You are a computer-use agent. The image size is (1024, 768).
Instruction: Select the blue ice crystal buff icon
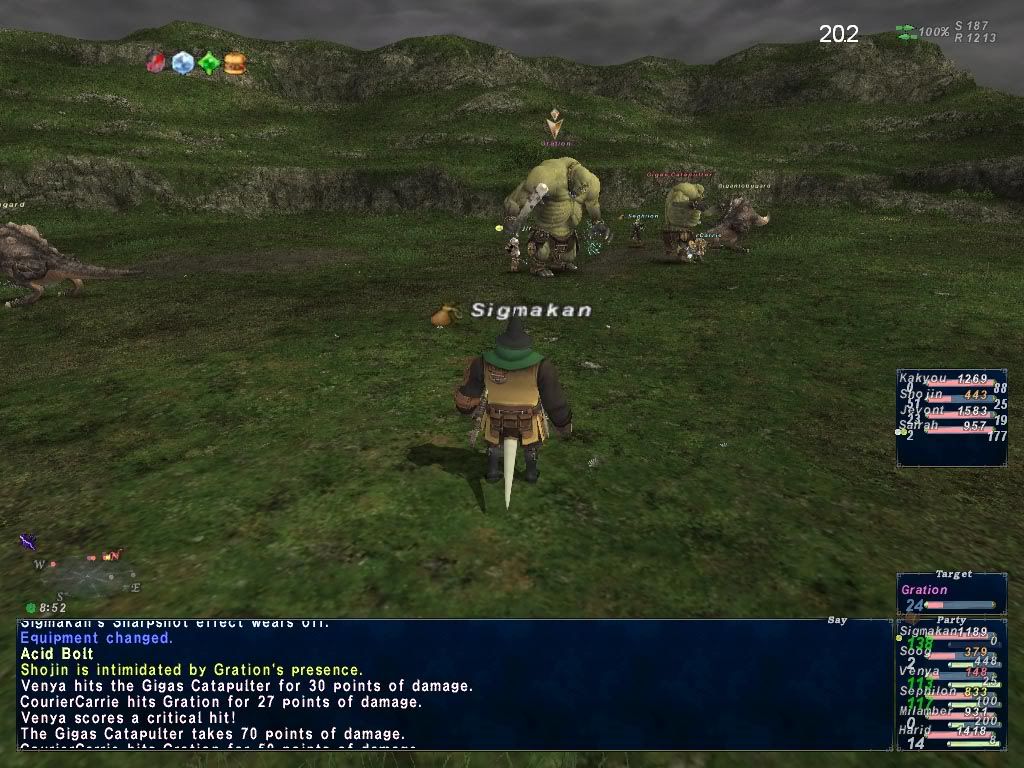[x=182, y=63]
